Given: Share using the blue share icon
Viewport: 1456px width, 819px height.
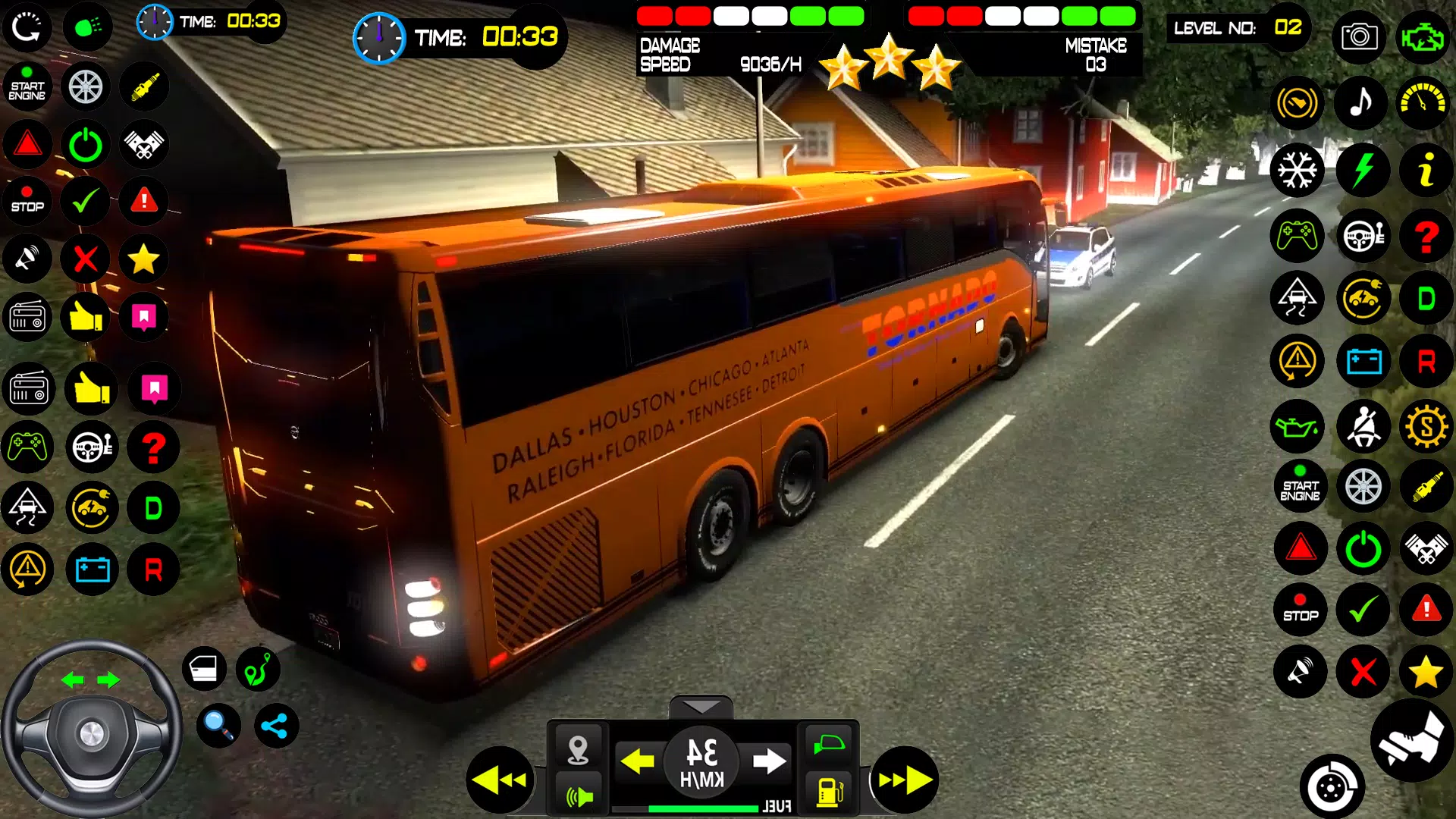Looking at the screenshot, I should coord(275,726).
